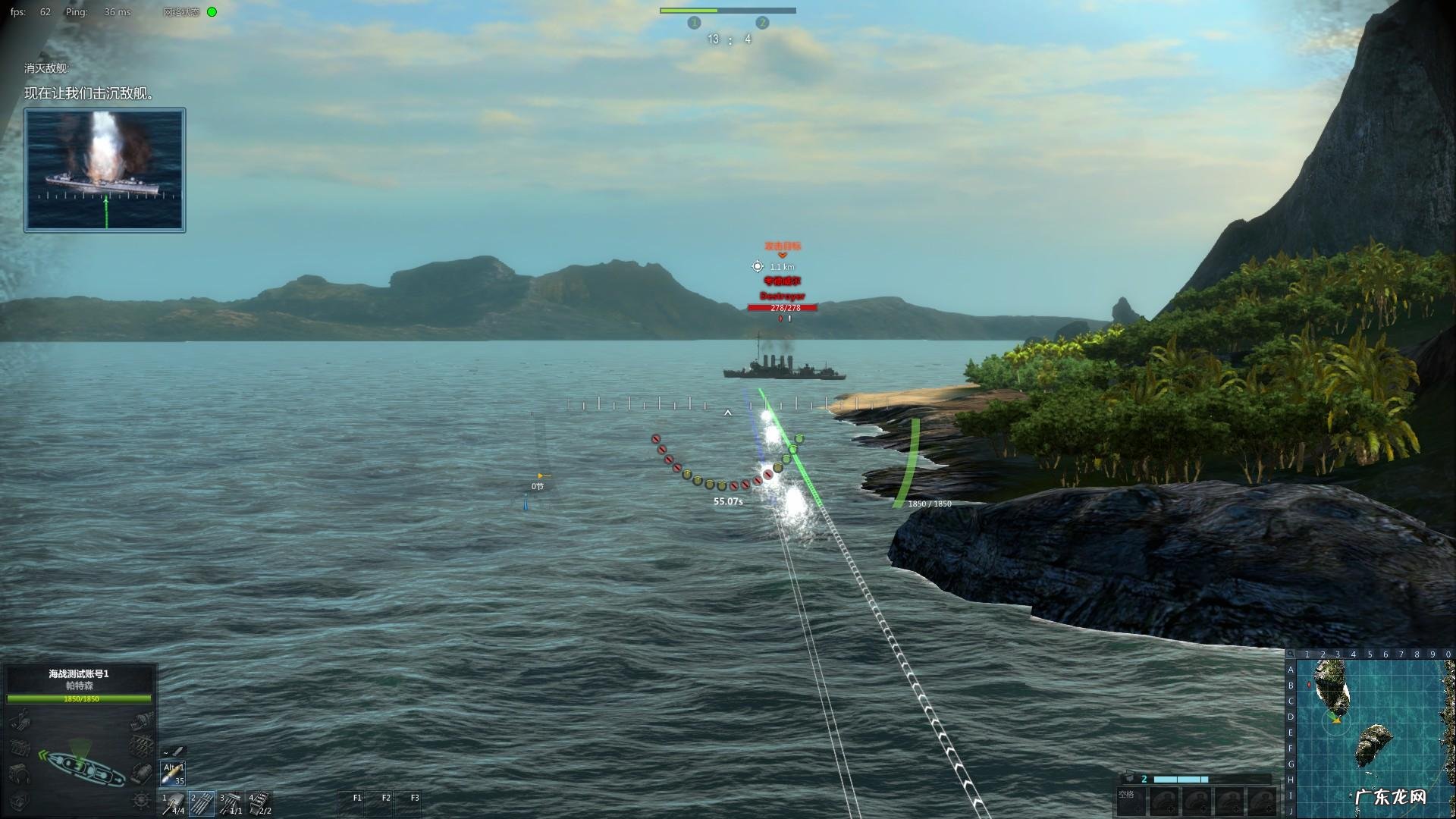Click the helm wheel icon on ship panel
The width and height of the screenshot is (1456, 819).
141,799
